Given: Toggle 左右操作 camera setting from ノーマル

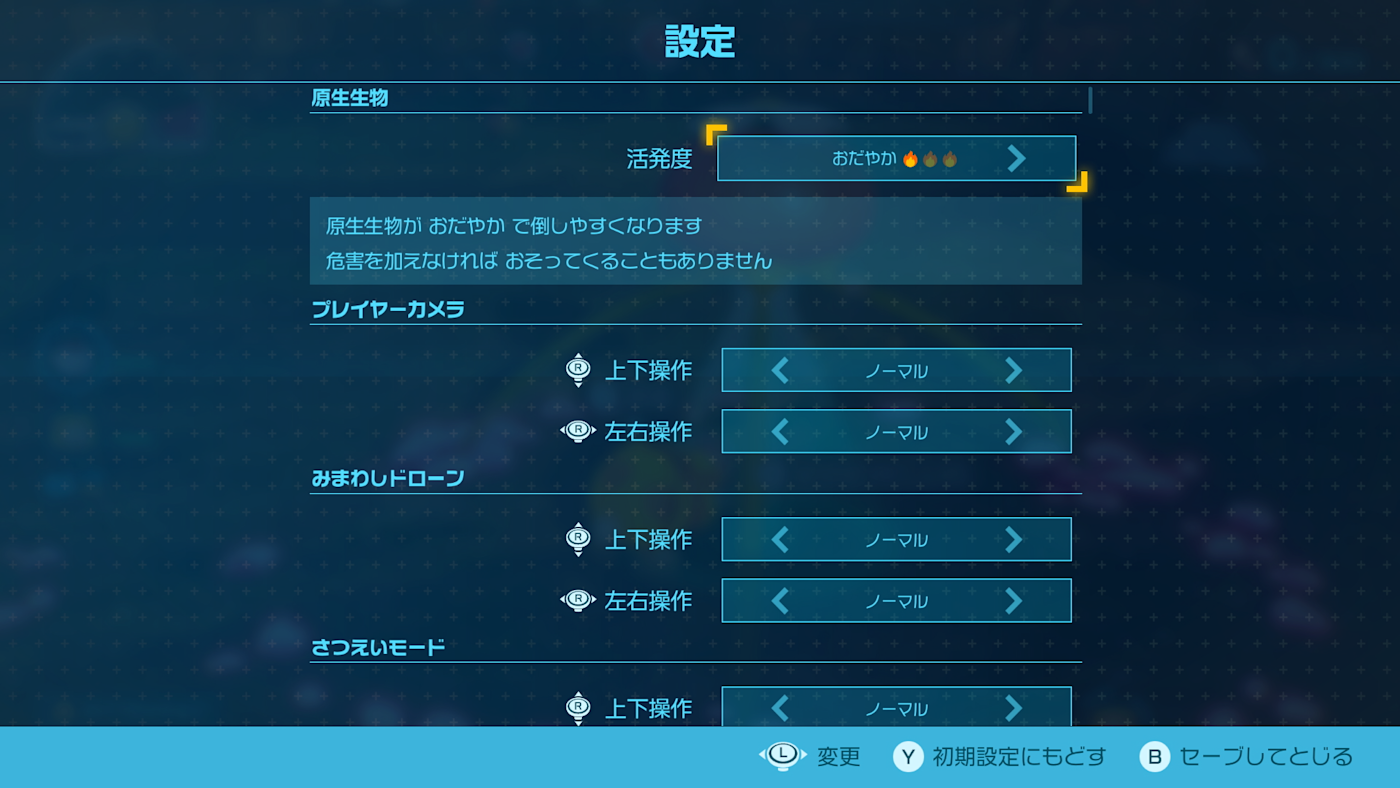Looking at the screenshot, I should coord(896,431).
